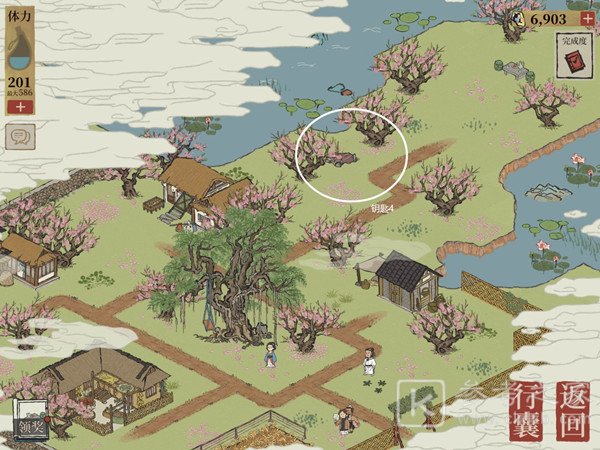The width and height of the screenshot is (600, 450).
Task: Buy more coins with the plus beside 6,903
Action: coord(587,19)
